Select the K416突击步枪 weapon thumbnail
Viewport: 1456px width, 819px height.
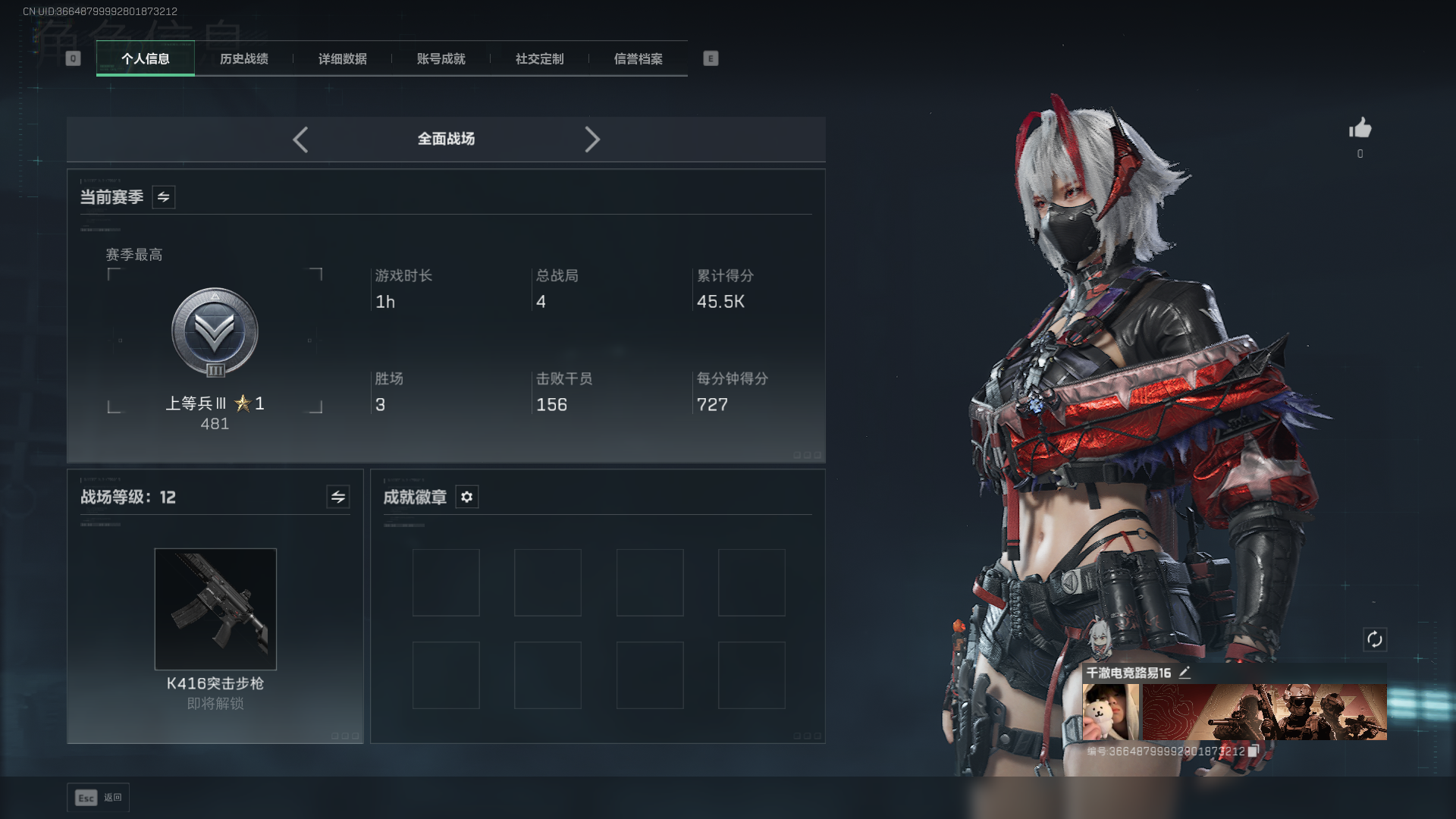click(215, 609)
